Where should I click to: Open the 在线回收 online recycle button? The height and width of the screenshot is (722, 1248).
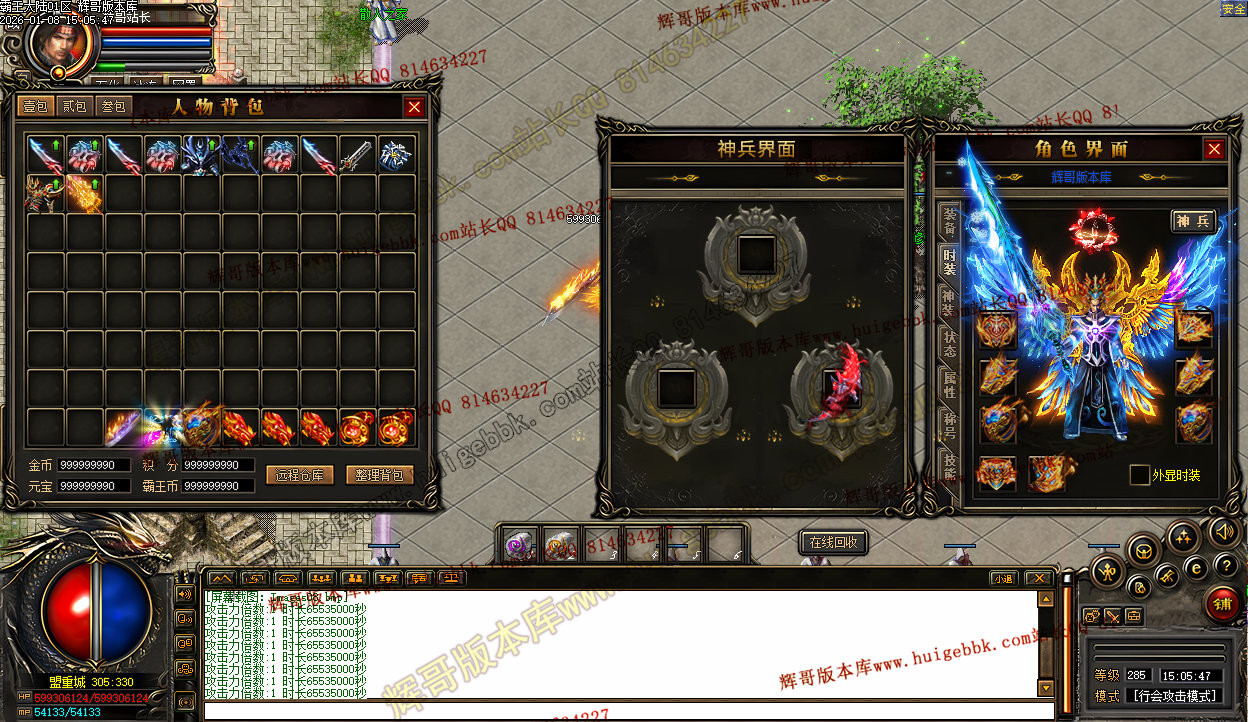(833, 542)
